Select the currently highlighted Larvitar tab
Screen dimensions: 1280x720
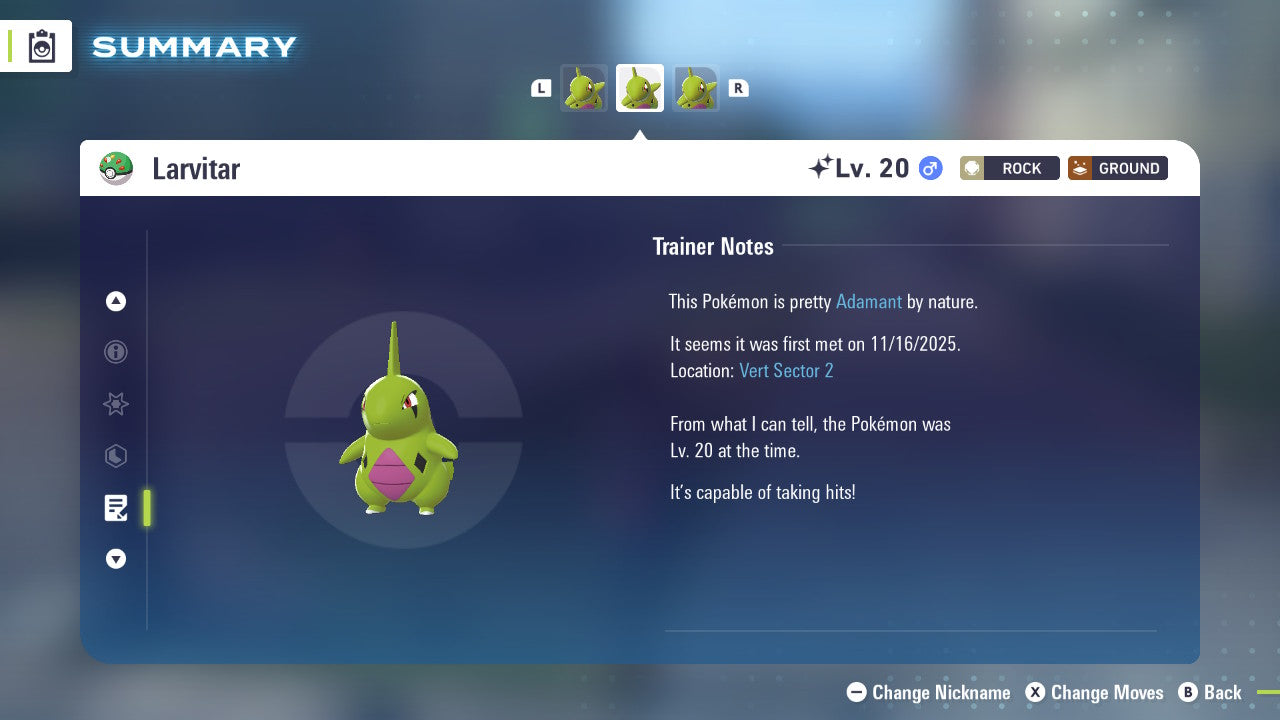pos(640,88)
